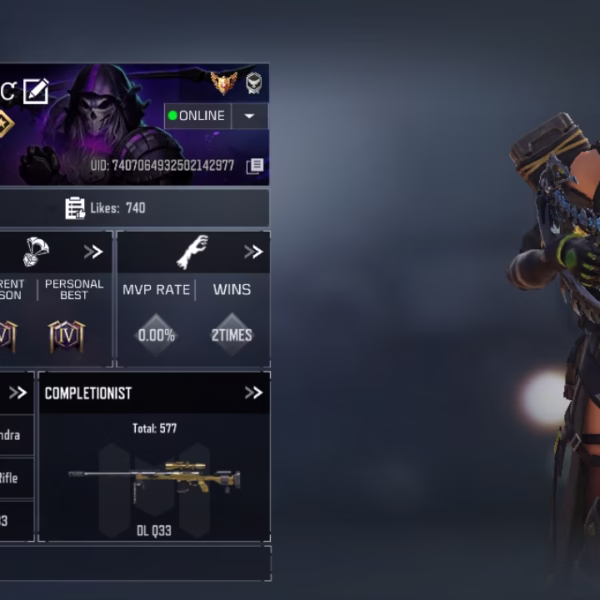Expand the zombie hand stats panel
600x600 pixels.
pyautogui.click(x=253, y=252)
